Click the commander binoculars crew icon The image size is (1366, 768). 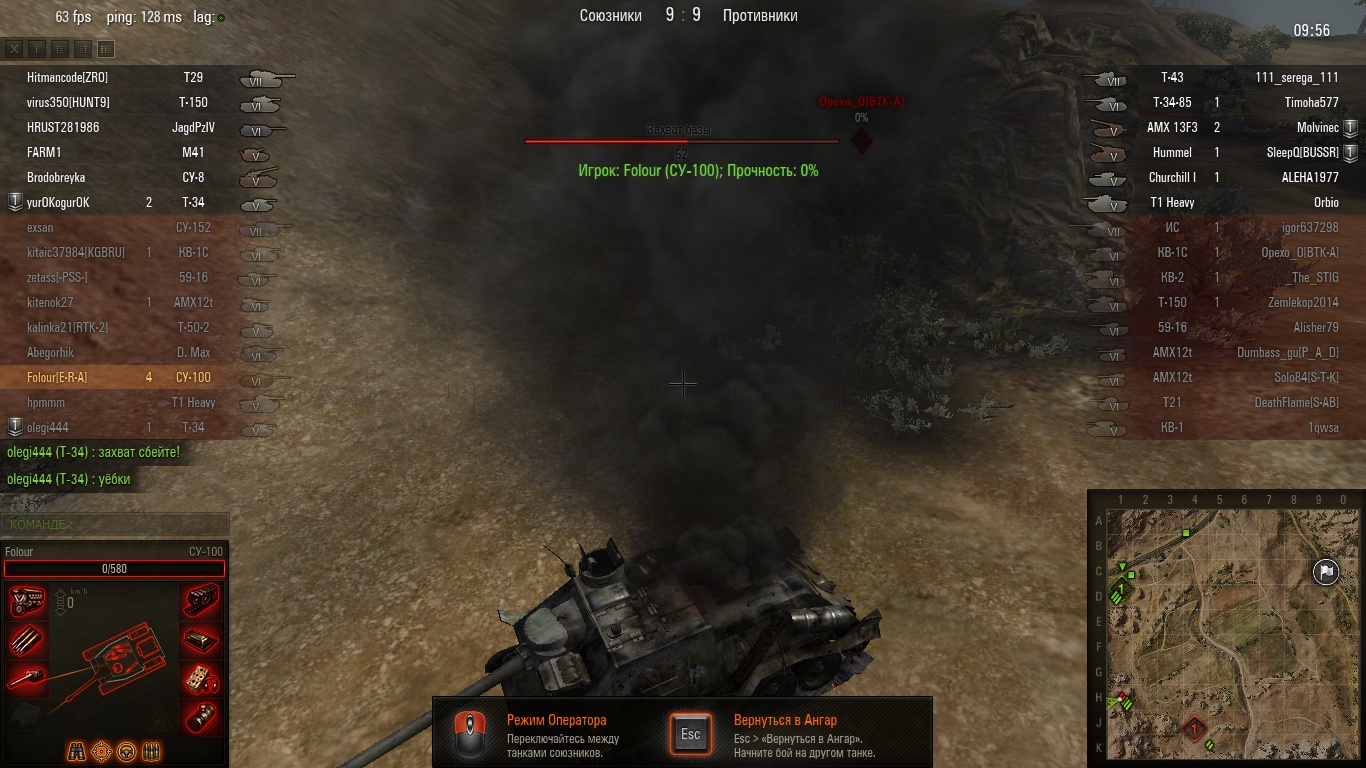[x=77, y=751]
